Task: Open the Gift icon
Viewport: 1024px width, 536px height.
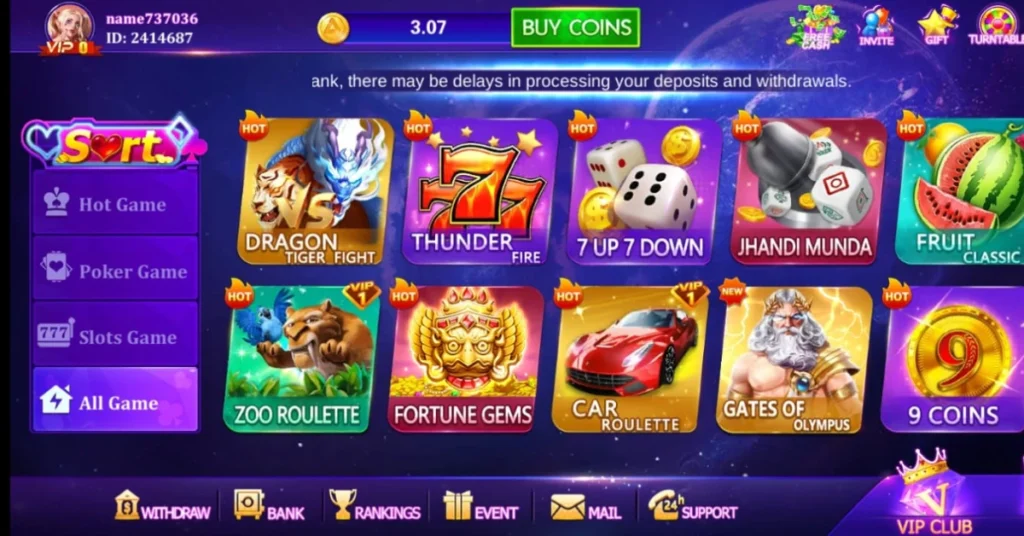Action: (937, 26)
